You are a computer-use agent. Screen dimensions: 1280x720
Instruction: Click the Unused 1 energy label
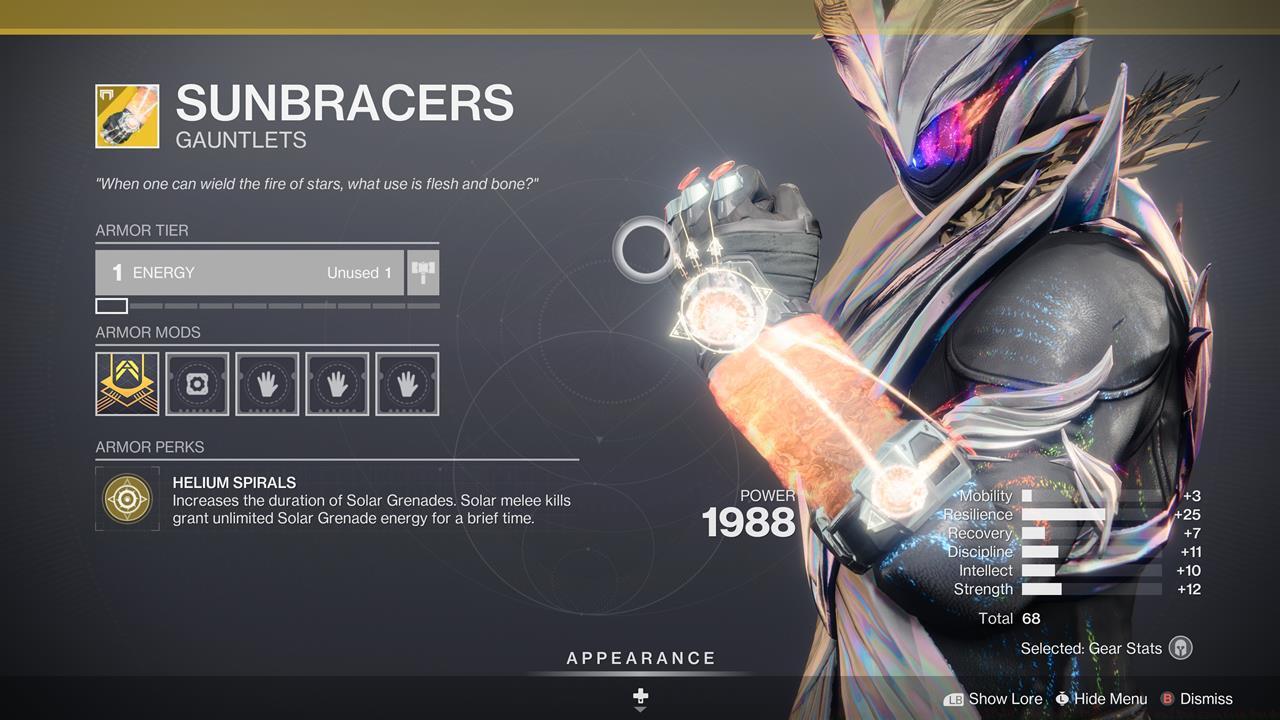pyautogui.click(x=357, y=272)
